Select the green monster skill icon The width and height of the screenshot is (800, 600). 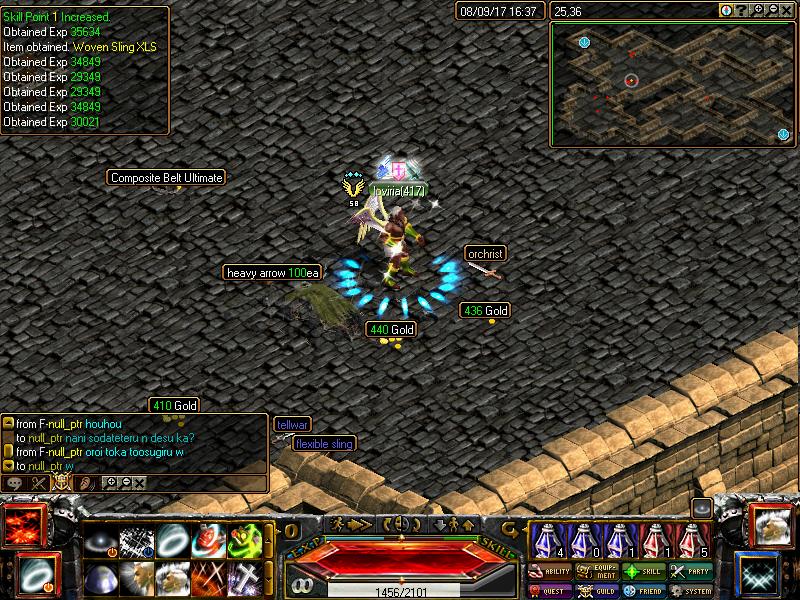point(246,541)
